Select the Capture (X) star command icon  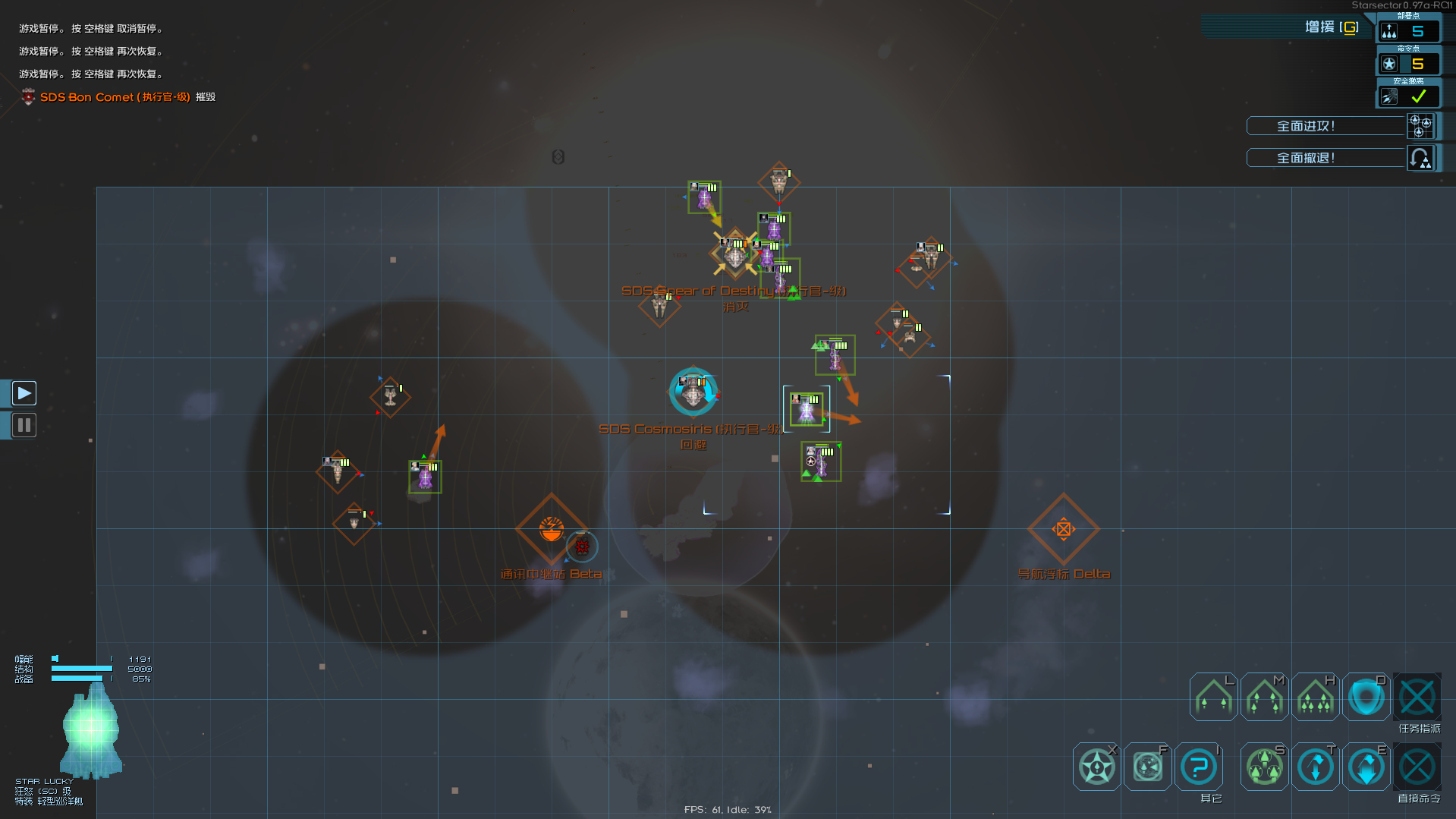[1096, 766]
